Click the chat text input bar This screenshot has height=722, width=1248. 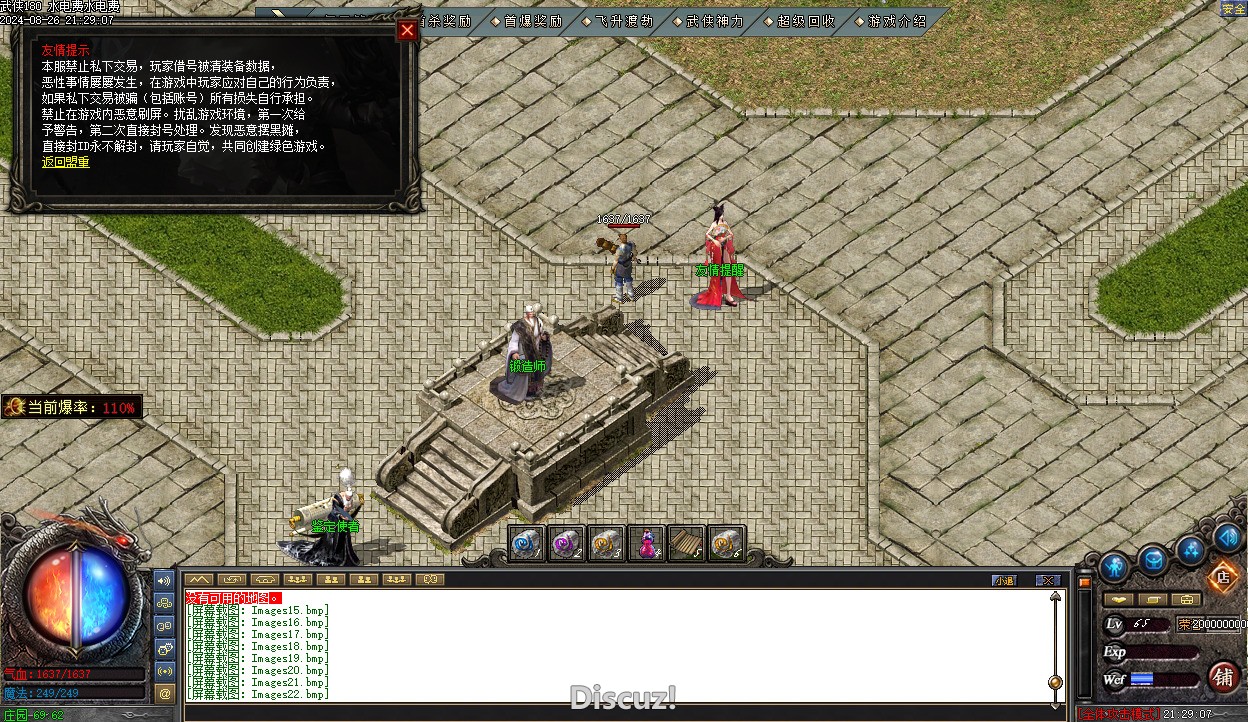pos(620,713)
